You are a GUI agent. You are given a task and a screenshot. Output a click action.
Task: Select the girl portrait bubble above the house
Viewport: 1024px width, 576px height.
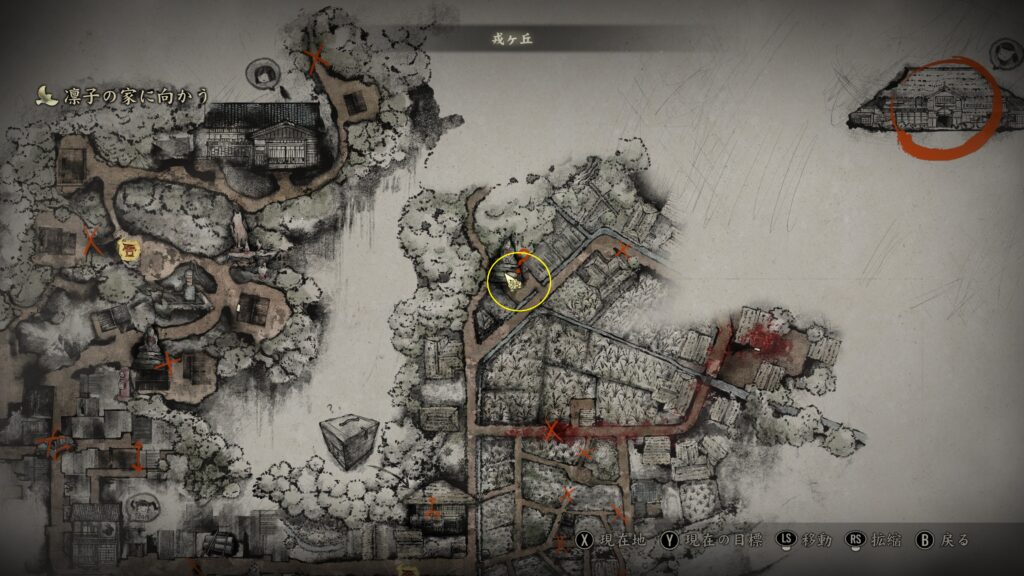coord(264,73)
